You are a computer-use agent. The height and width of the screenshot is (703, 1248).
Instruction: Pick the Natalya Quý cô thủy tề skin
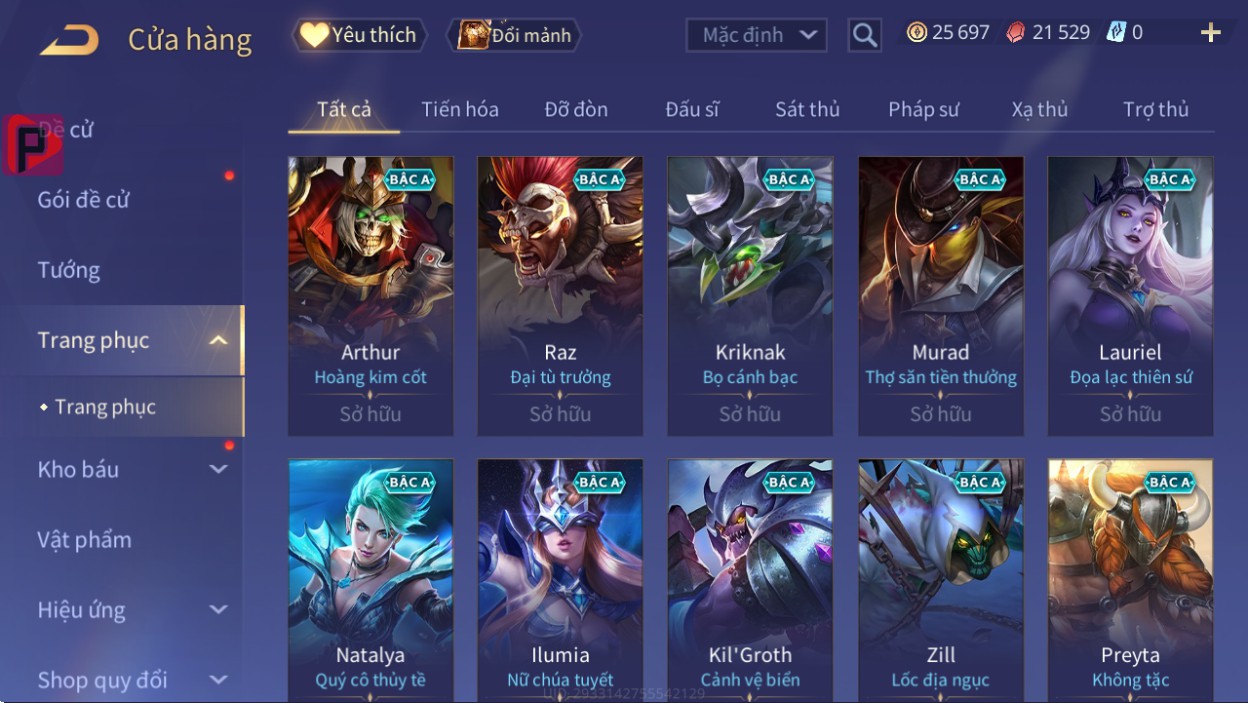(x=370, y=580)
